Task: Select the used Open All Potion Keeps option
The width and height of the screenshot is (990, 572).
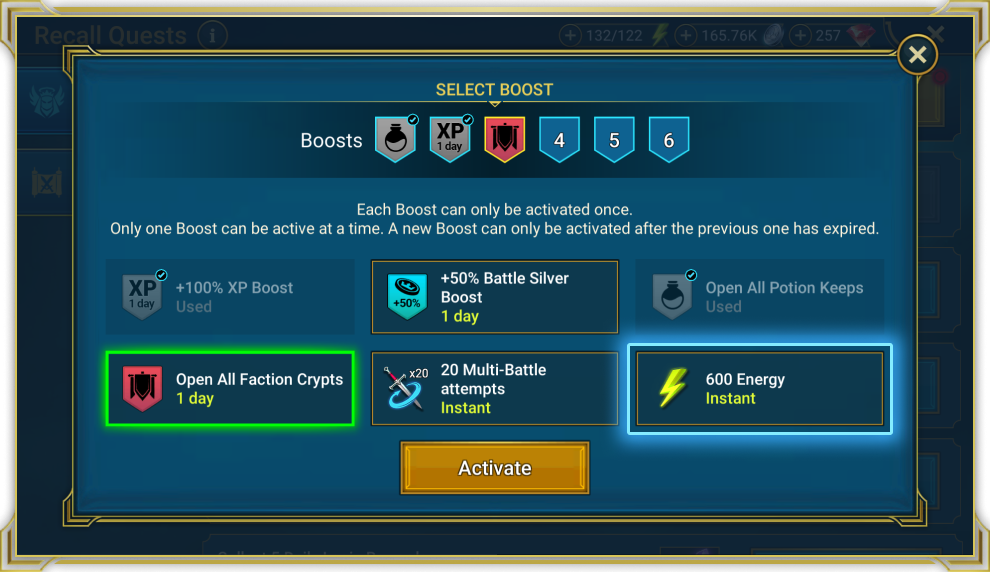Action: point(759,297)
